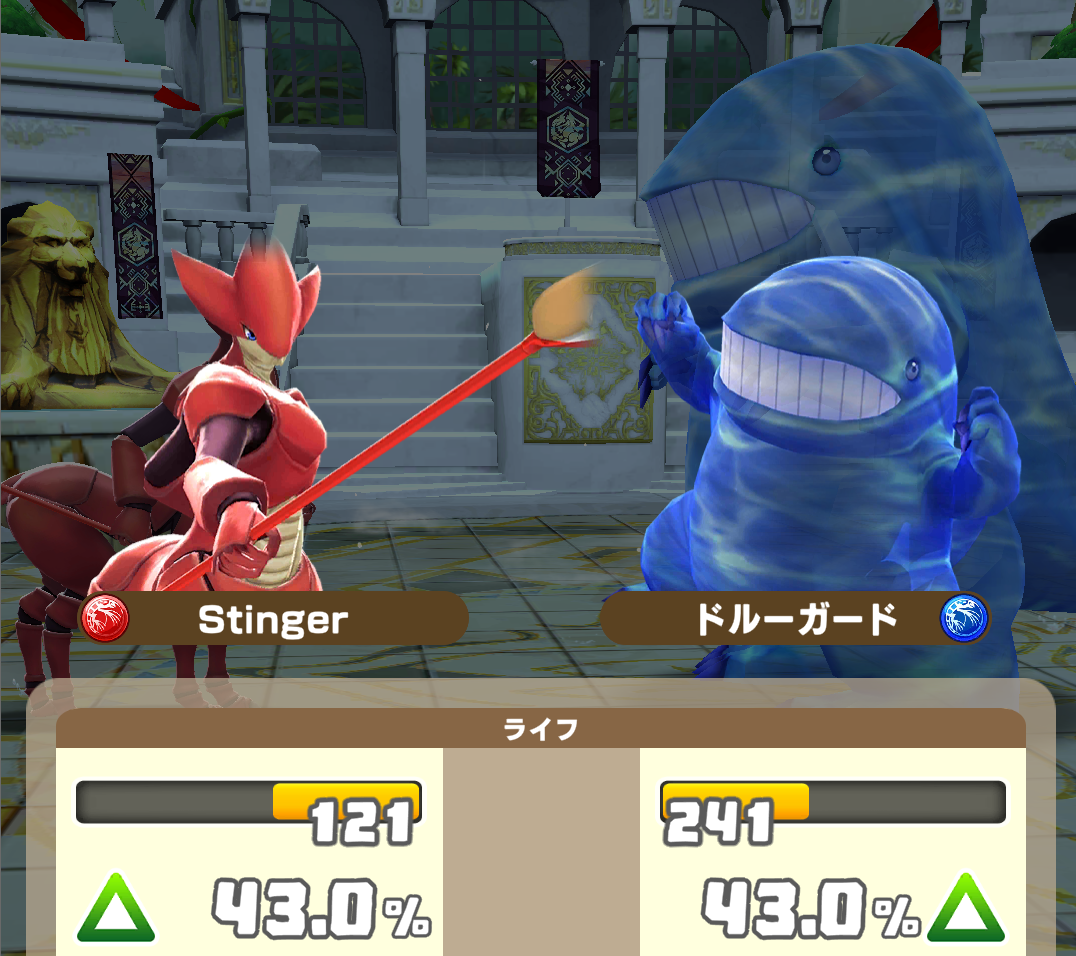This screenshot has height=956, width=1076.
Task: Select the ライフ stat header
Action: [540, 729]
